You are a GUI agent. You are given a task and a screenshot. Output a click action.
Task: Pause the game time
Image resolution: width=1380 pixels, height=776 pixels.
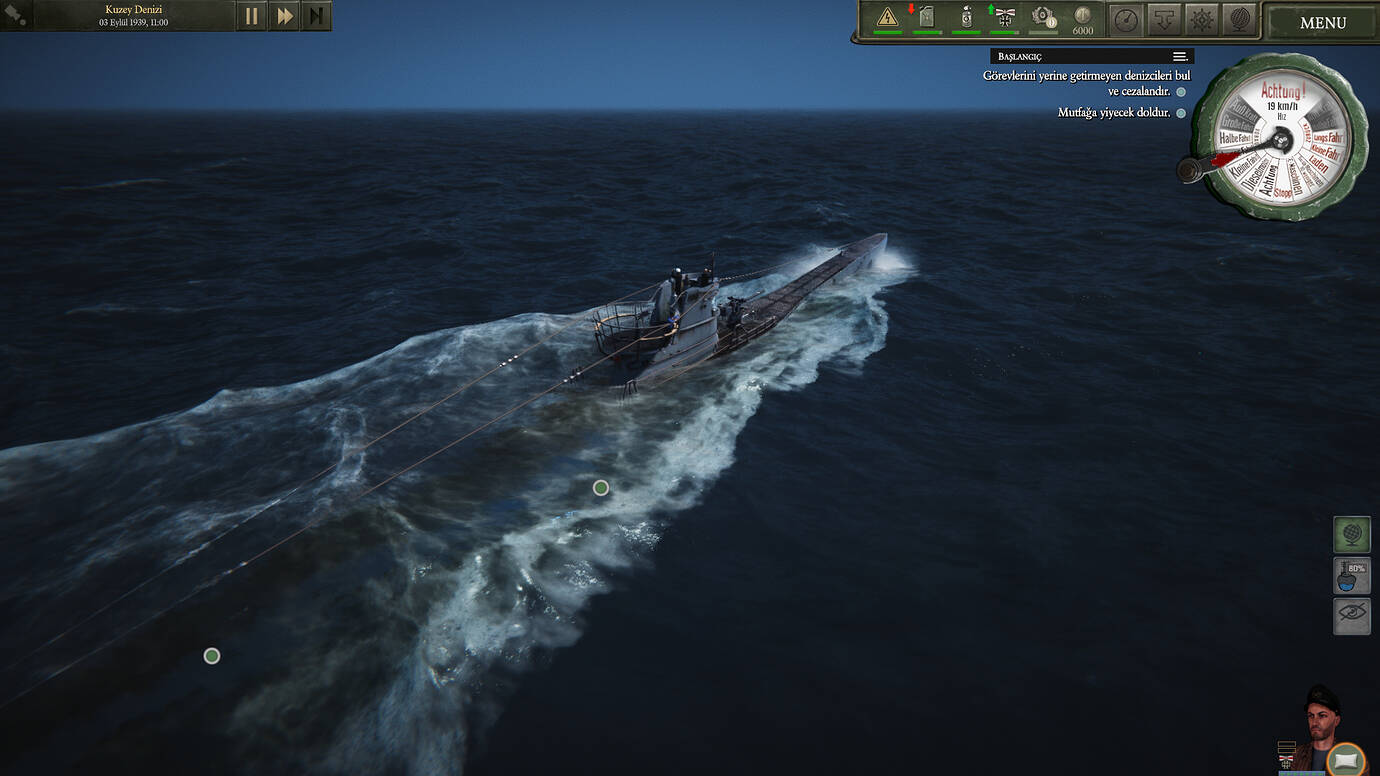(251, 16)
